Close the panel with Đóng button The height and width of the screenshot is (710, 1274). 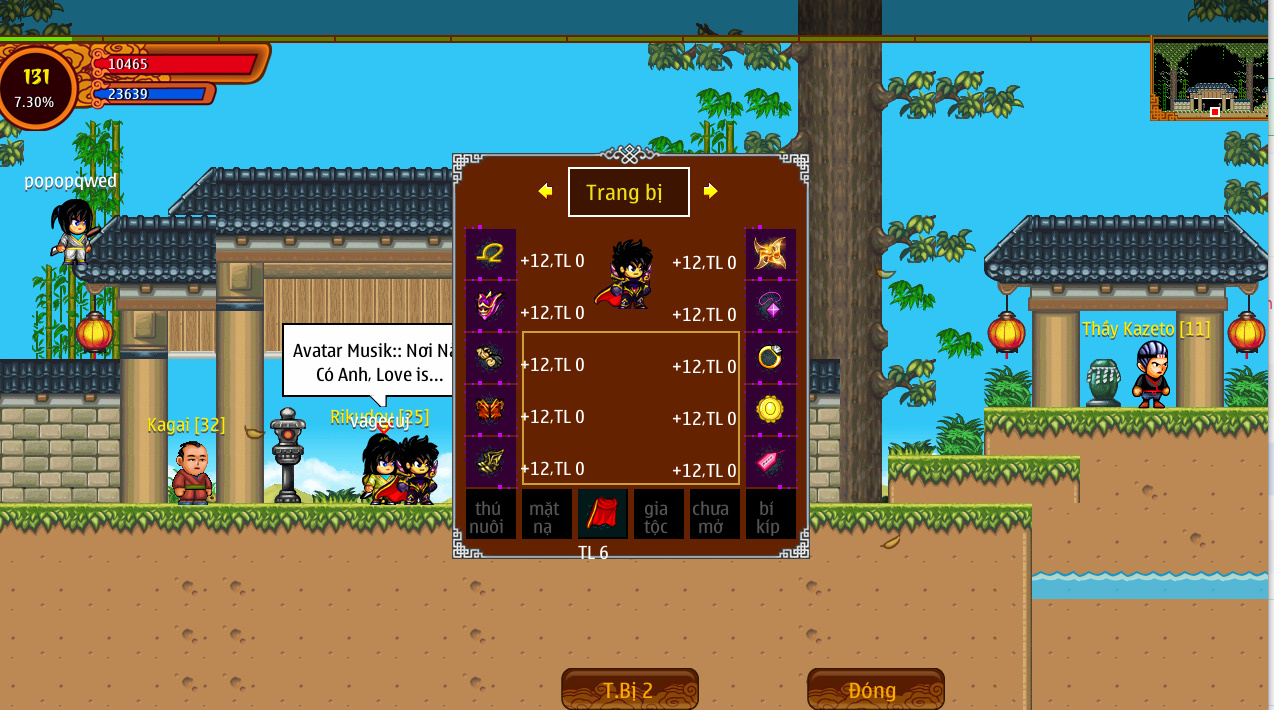pos(875,690)
